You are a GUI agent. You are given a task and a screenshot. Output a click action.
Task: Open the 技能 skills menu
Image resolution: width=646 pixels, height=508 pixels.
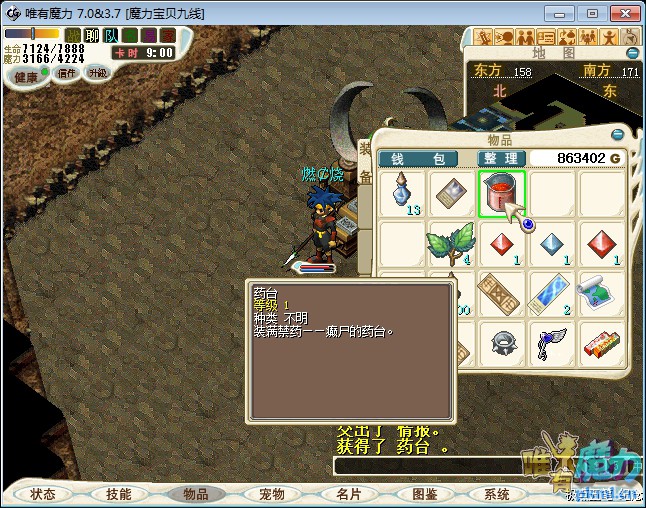pyautogui.click(x=119, y=494)
